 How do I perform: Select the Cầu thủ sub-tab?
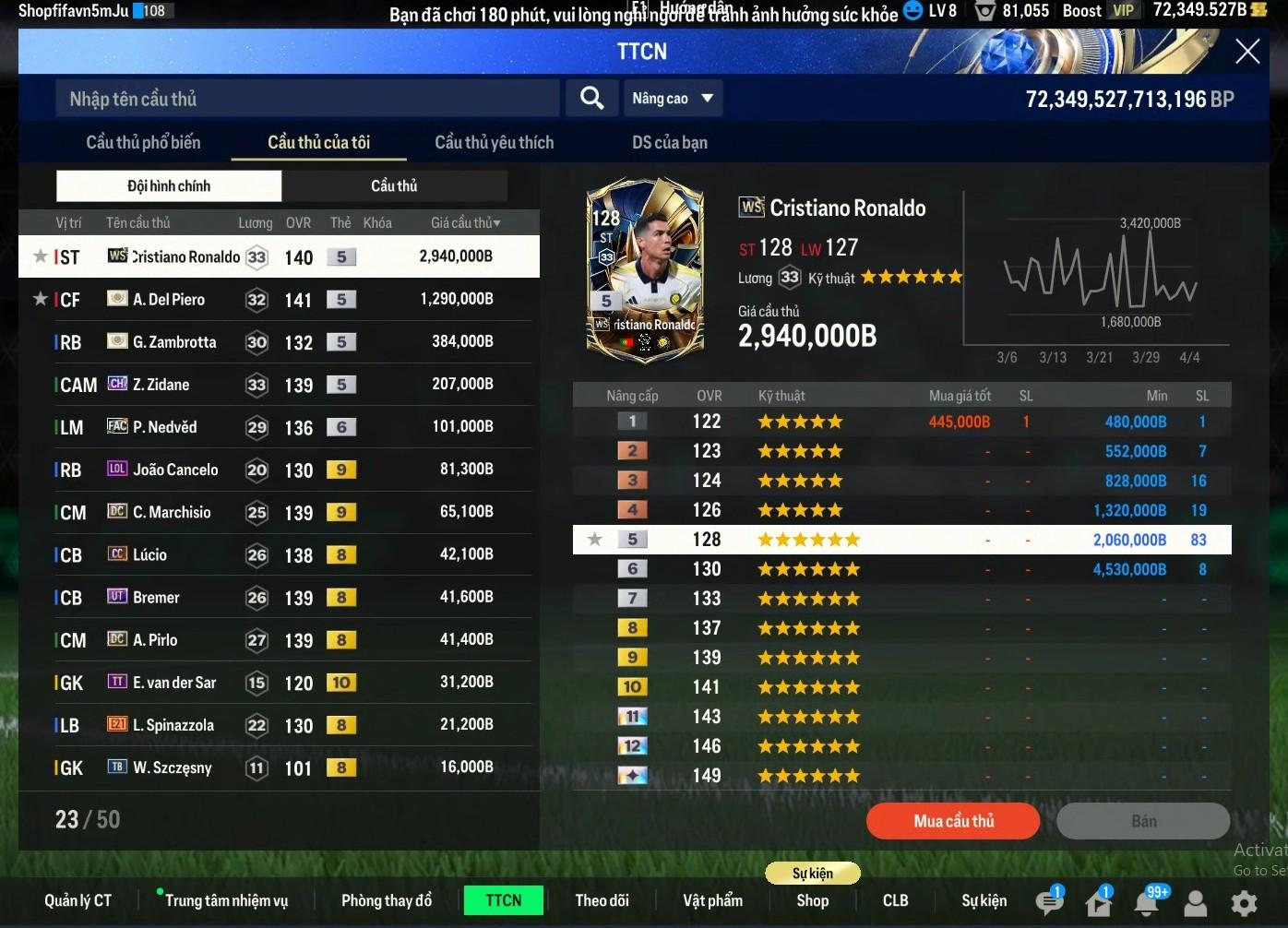[x=394, y=185]
